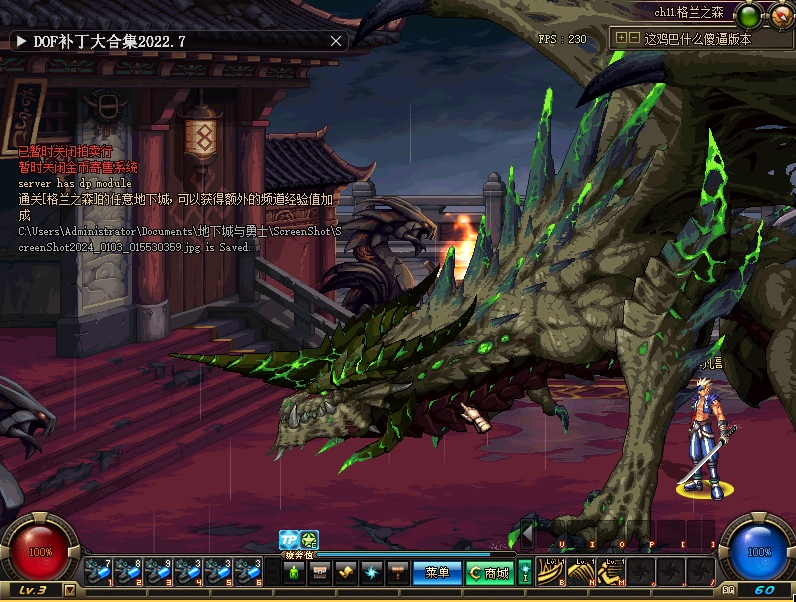Open the blue swirl skill menu icon
Screen dimensions: 796x602
[x=372, y=573]
